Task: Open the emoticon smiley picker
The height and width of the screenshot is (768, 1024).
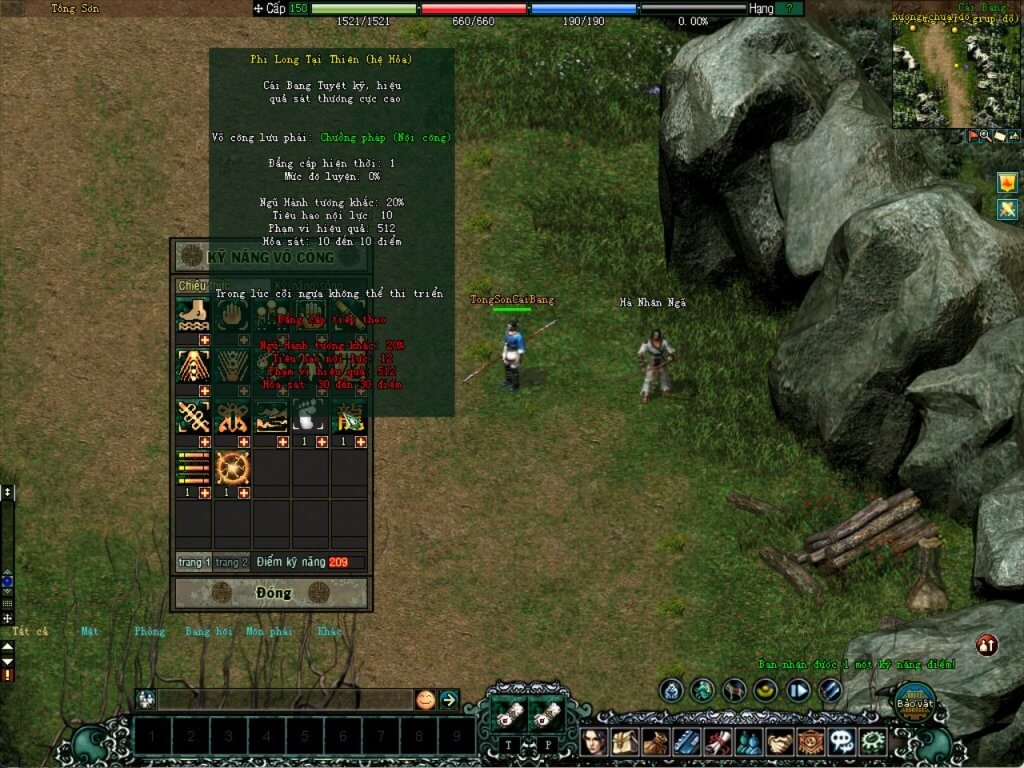Action: click(x=425, y=700)
